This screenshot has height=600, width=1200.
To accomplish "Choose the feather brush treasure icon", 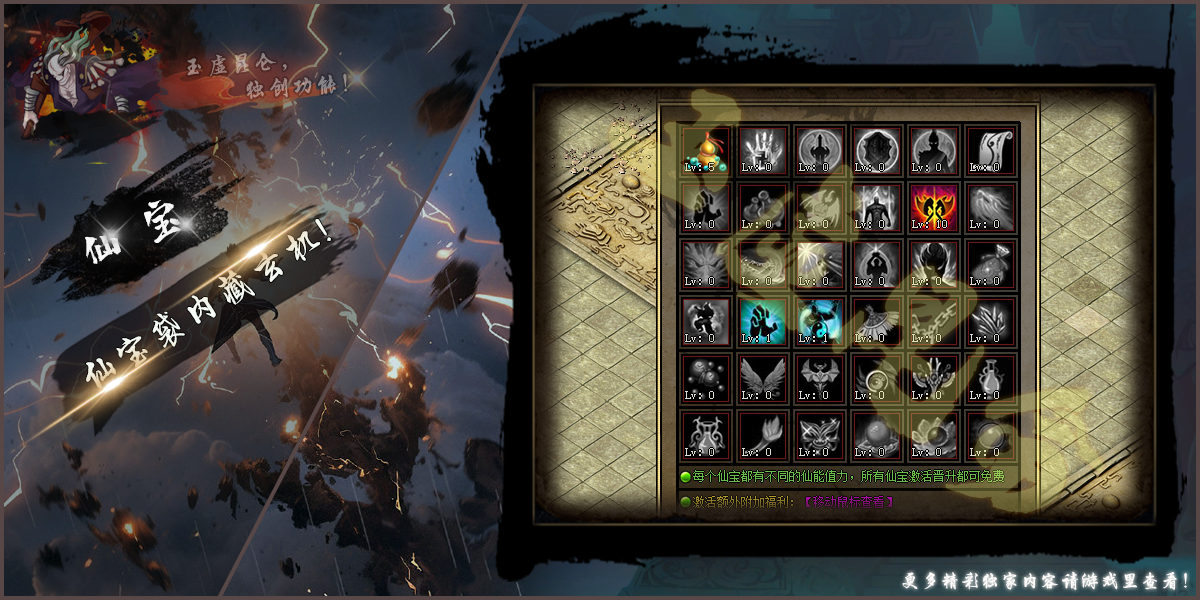I will [x=763, y=436].
